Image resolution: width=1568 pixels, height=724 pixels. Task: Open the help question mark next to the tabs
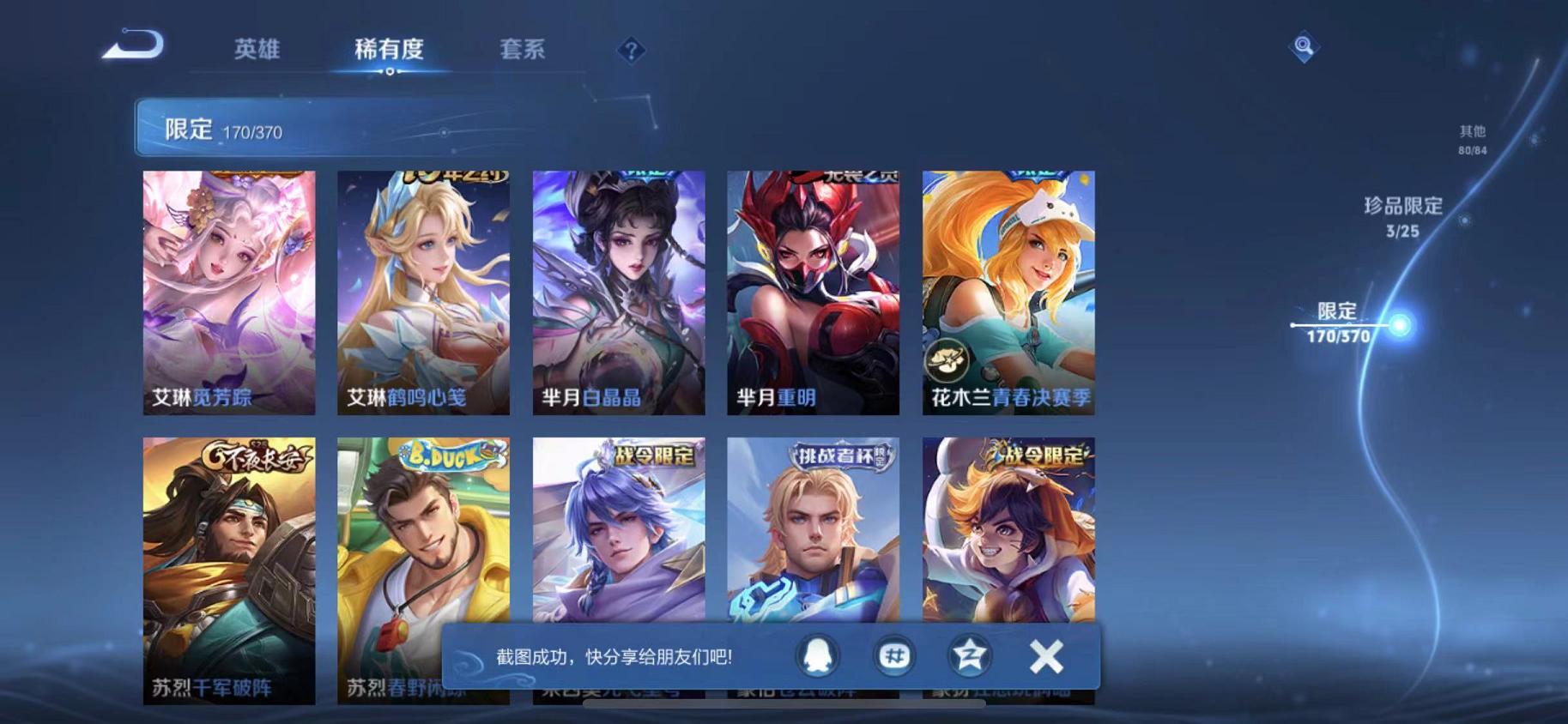click(x=632, y=51)
